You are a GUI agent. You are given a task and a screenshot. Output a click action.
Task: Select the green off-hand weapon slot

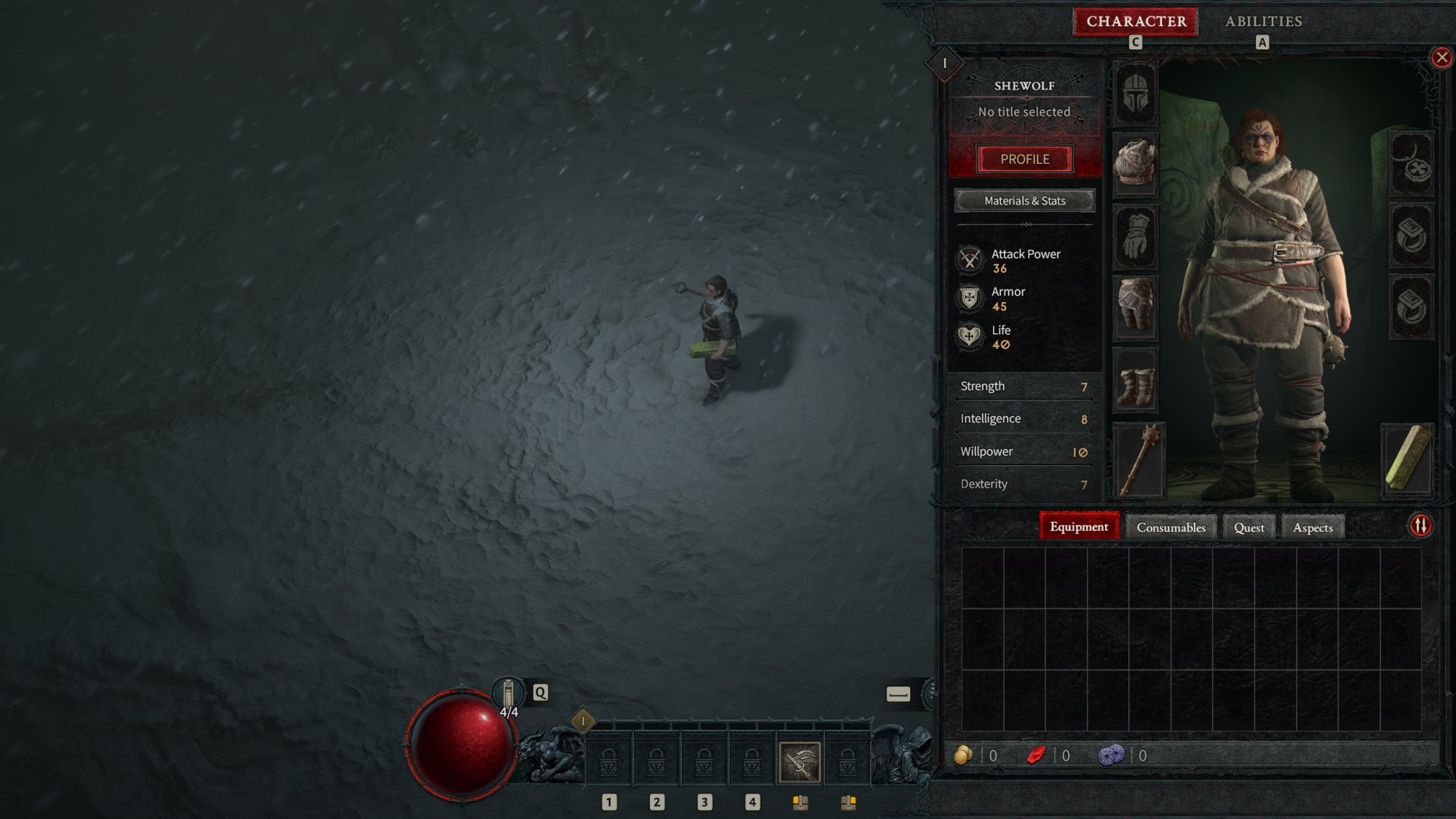(1407, 459)
